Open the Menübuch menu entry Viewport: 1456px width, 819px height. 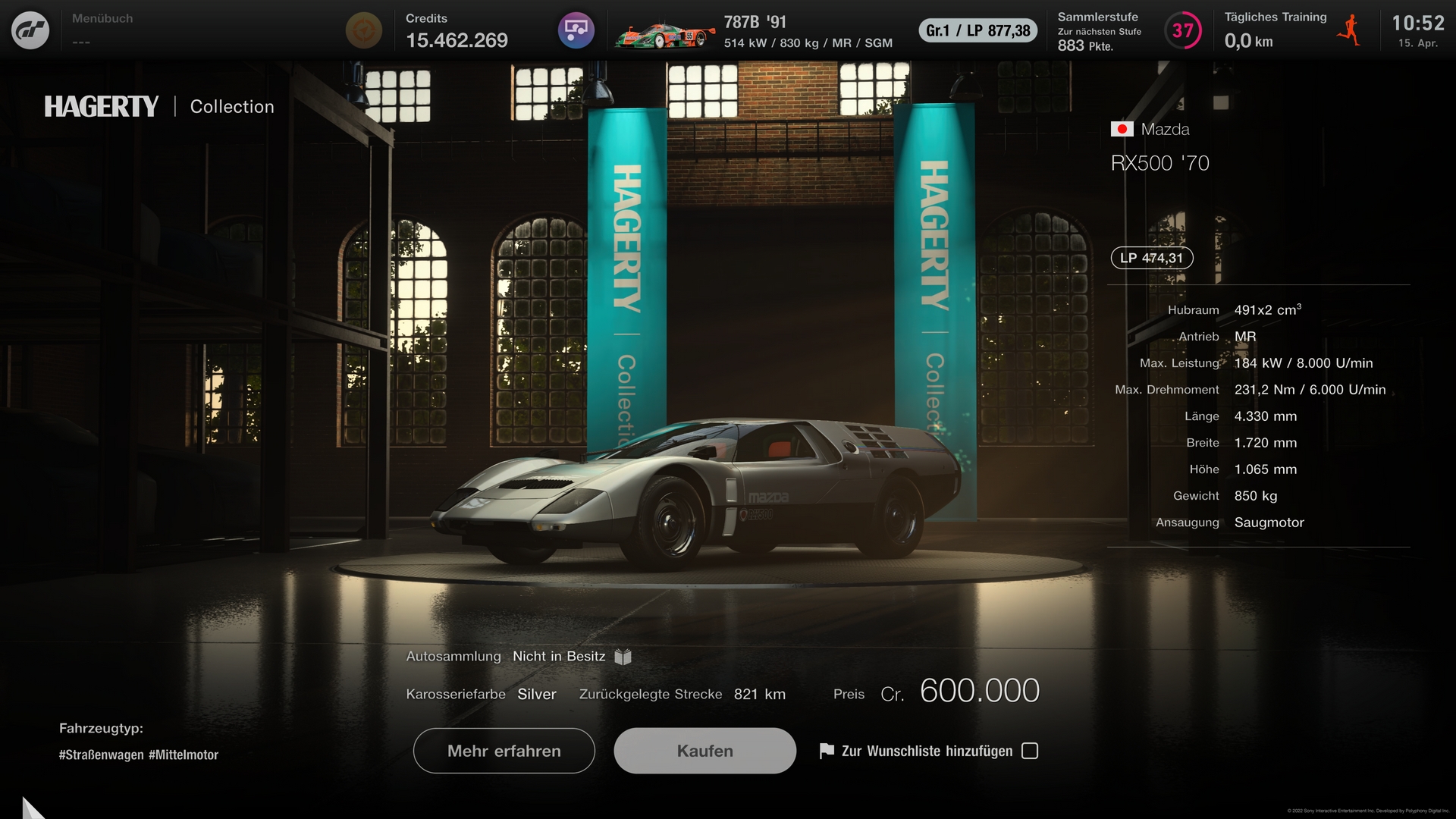[101, 19]
